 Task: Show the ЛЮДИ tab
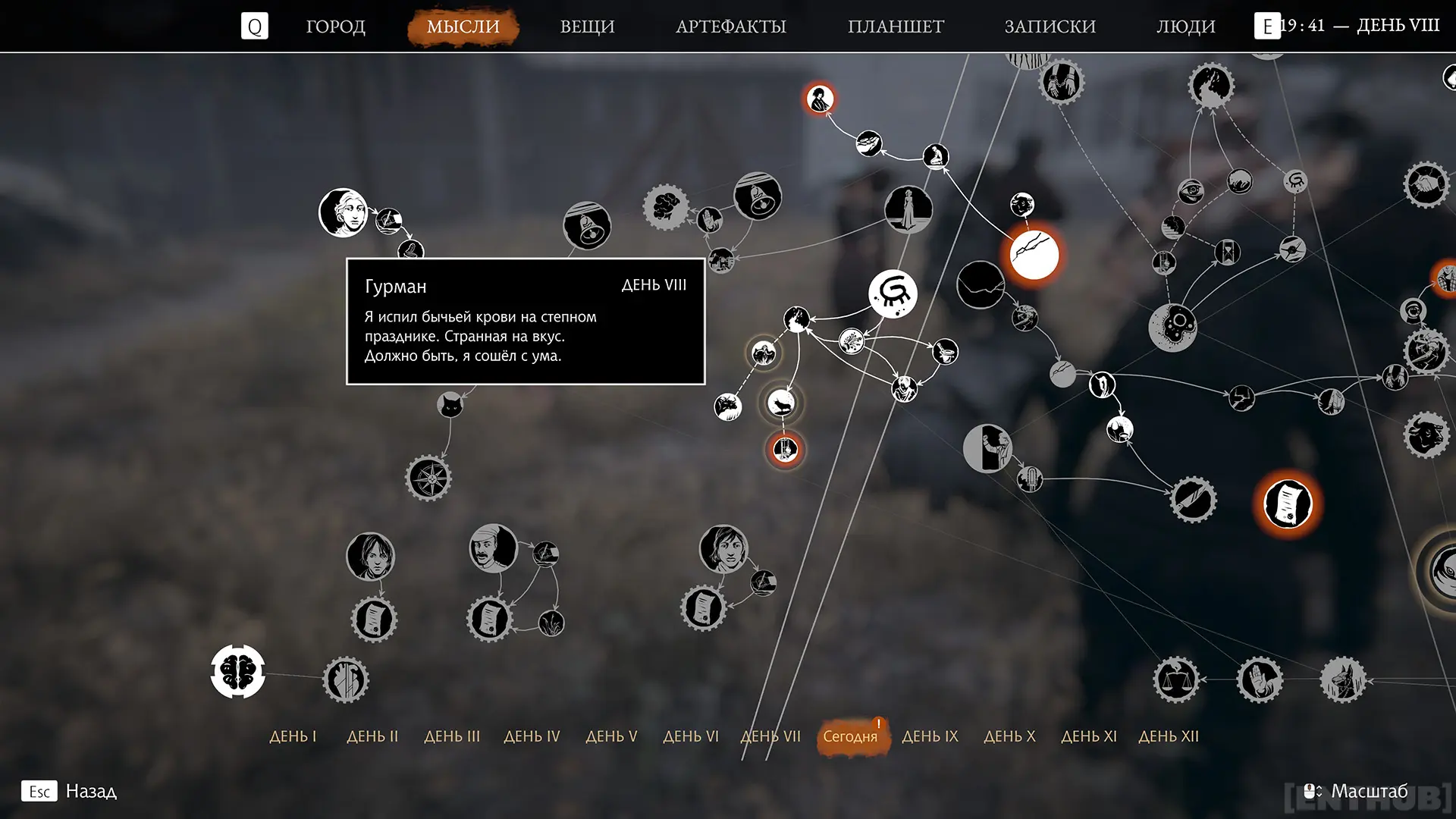(x=1185, y=27)
